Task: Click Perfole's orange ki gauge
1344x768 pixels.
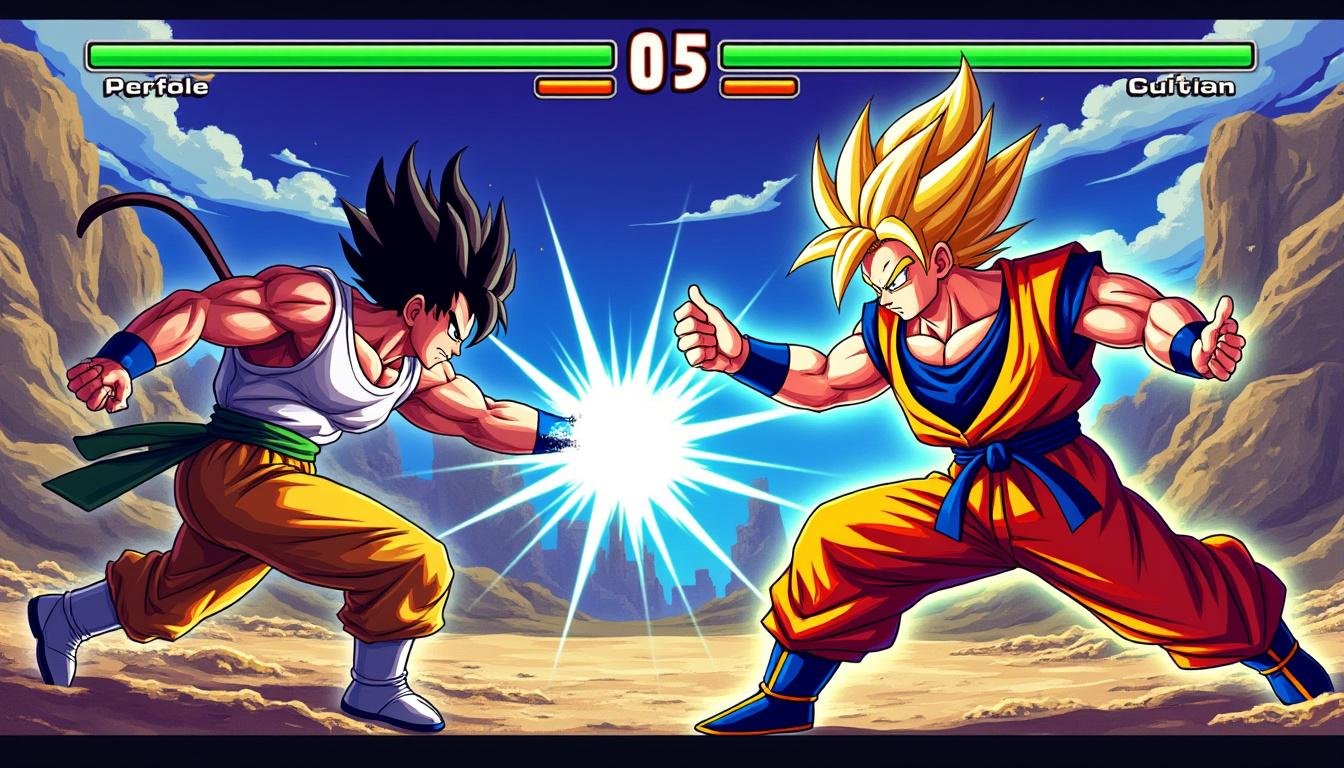Action: 573,88
